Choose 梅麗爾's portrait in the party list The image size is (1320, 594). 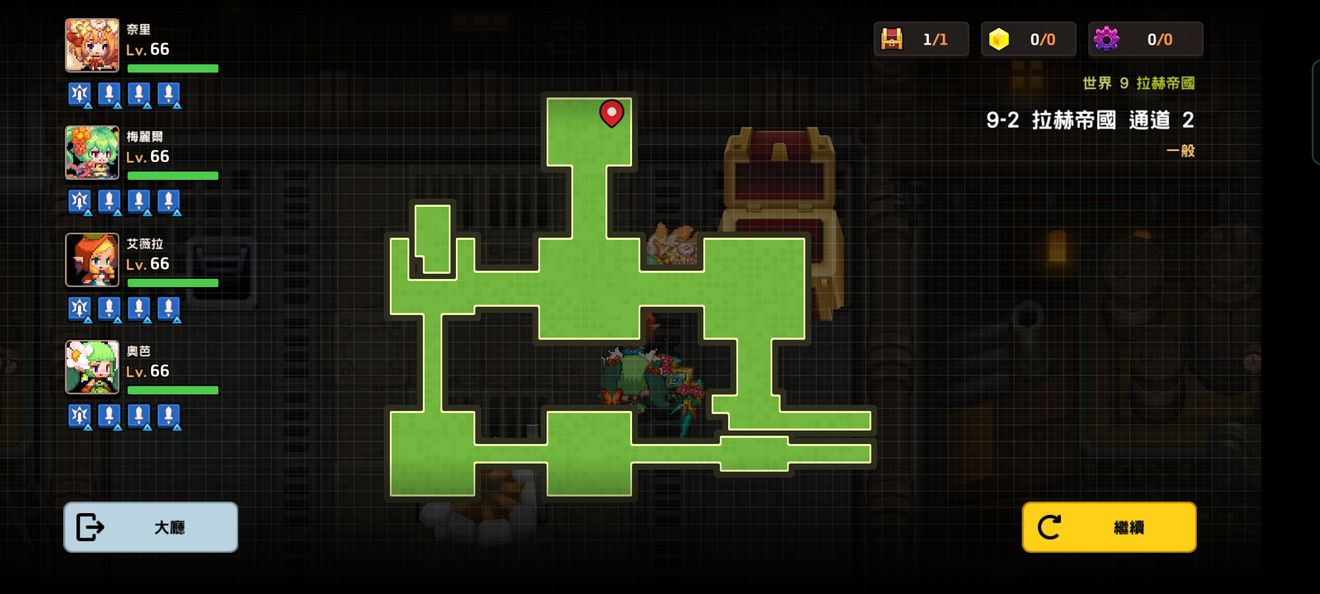[92, 152]
